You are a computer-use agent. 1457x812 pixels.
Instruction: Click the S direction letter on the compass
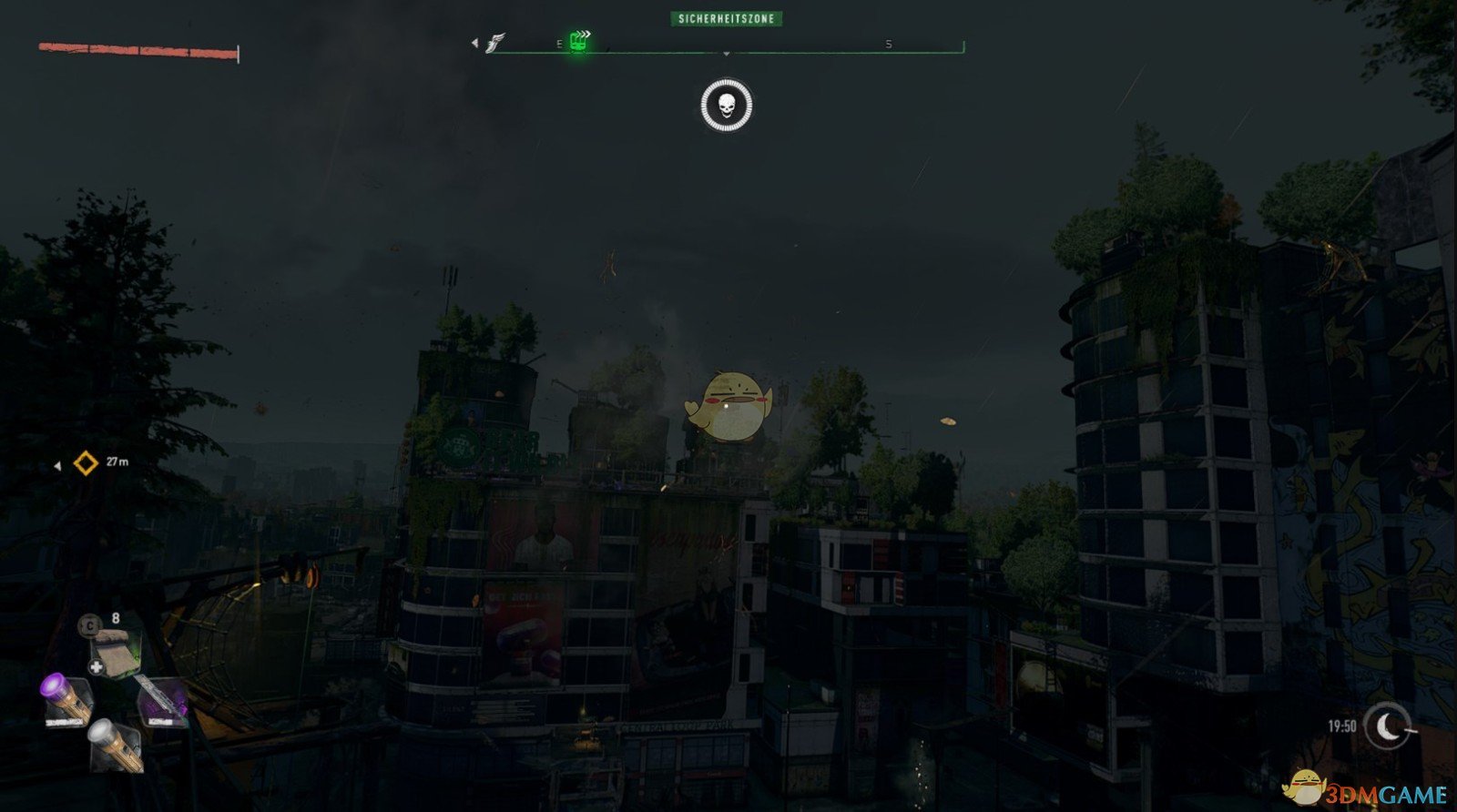[888, 42]
